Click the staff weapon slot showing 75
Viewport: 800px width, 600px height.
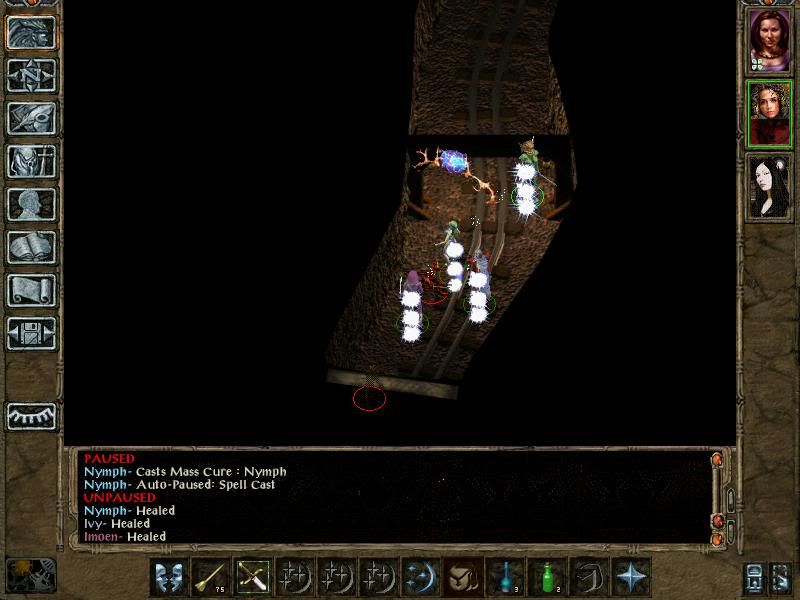click(209, 577)
